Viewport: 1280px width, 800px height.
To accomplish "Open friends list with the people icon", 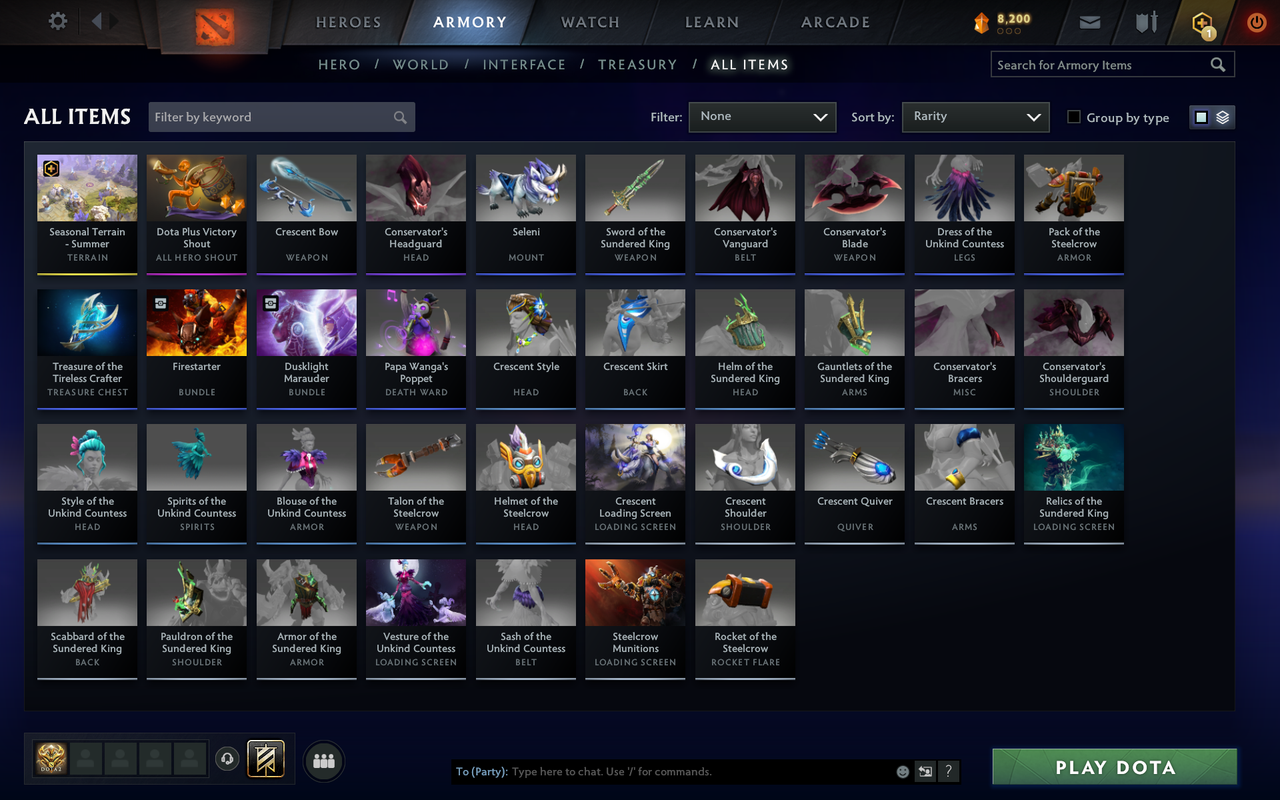I will [323, 761].
